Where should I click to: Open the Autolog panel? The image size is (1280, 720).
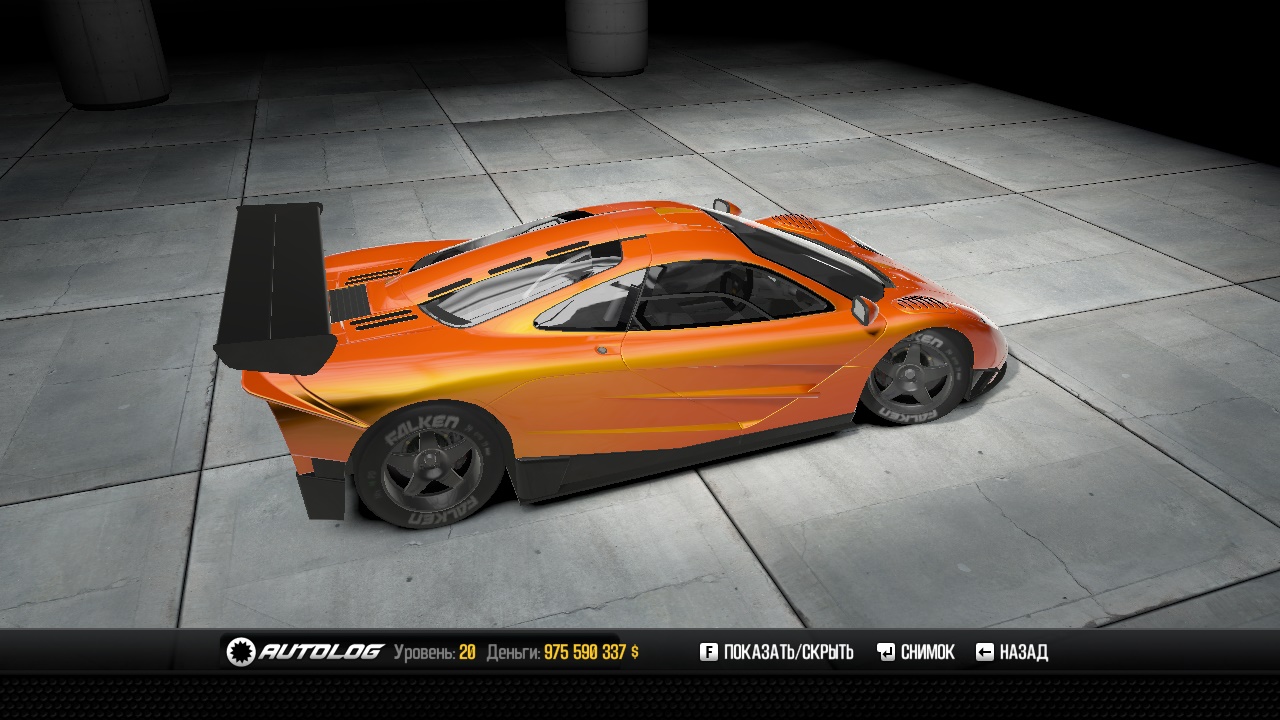point(306,652)
